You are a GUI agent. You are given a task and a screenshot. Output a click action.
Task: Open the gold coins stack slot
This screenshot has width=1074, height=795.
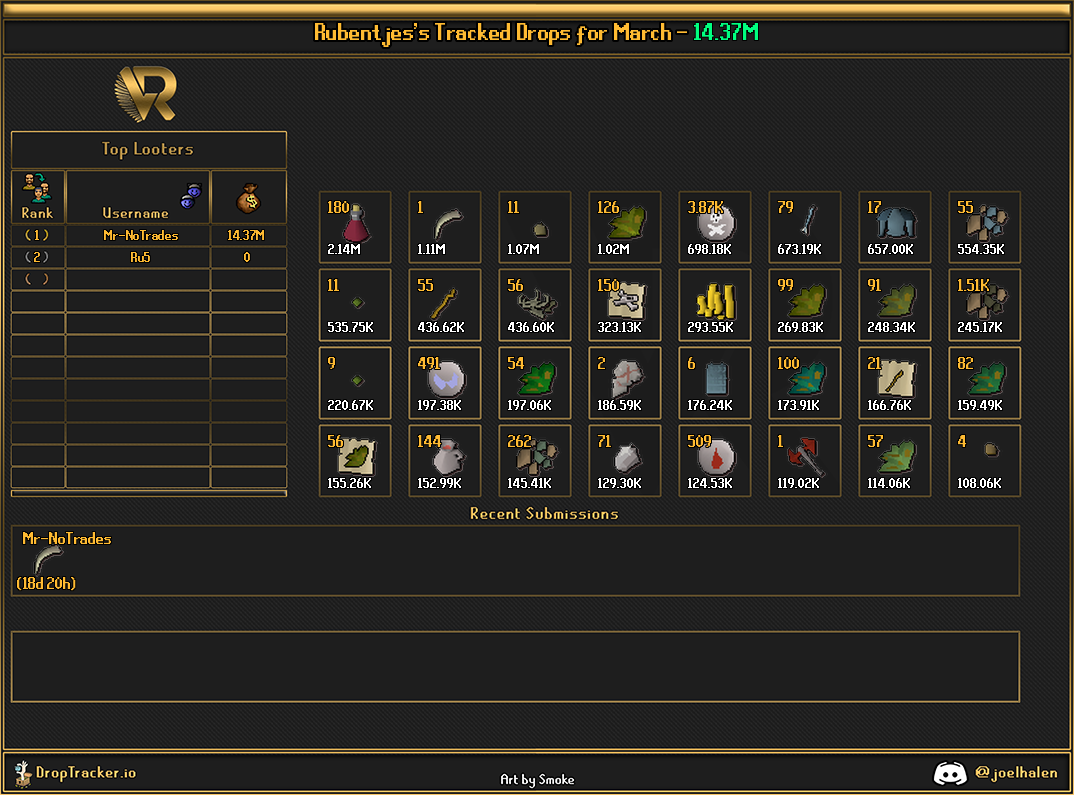(x=714, y=305)
